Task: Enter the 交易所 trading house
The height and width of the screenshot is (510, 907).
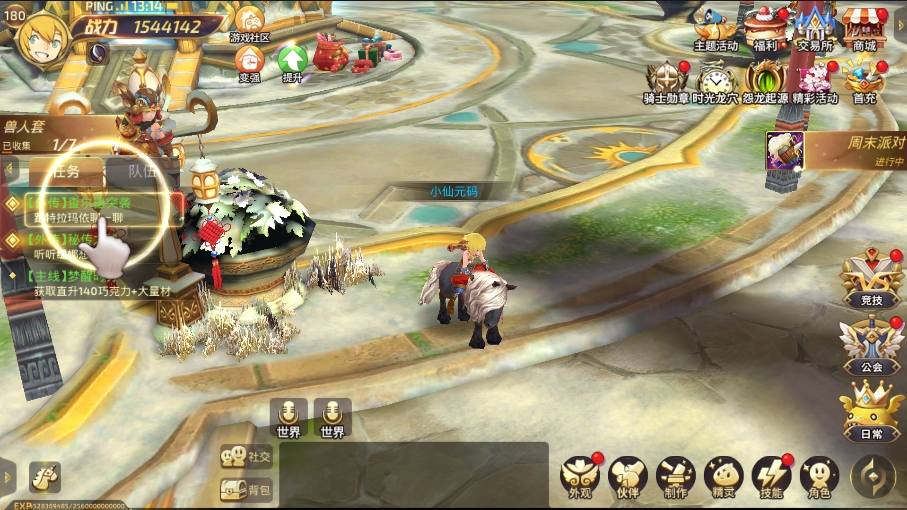Action: point(815,27)
